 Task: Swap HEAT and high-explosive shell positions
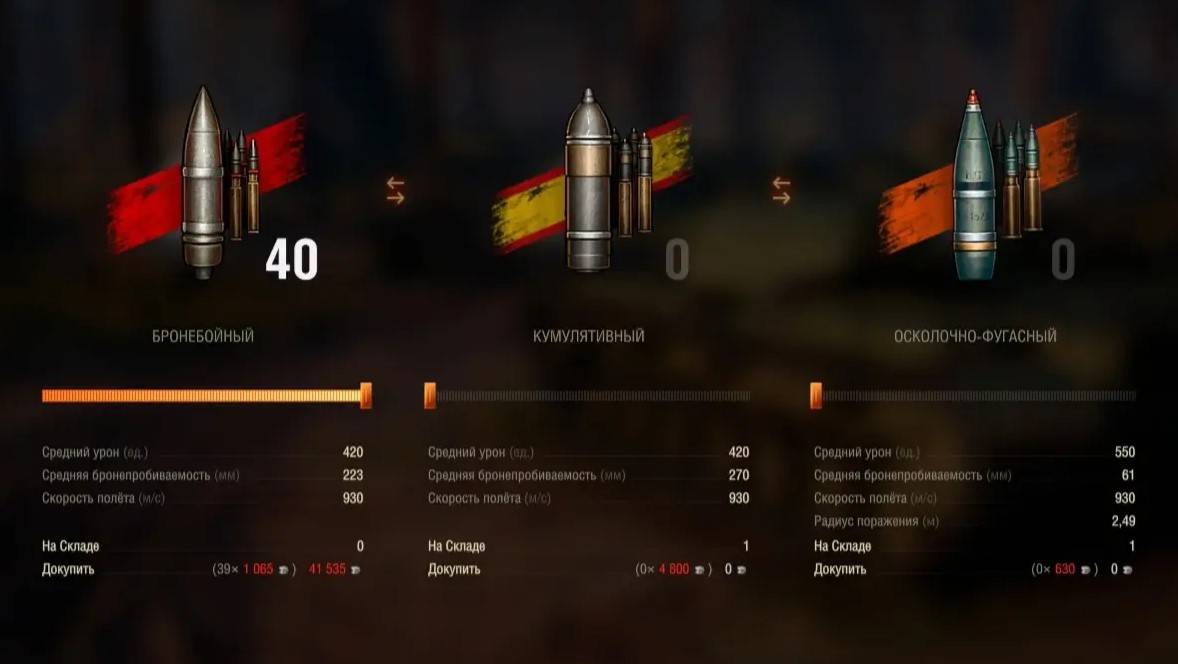click(x=781, y=190)
